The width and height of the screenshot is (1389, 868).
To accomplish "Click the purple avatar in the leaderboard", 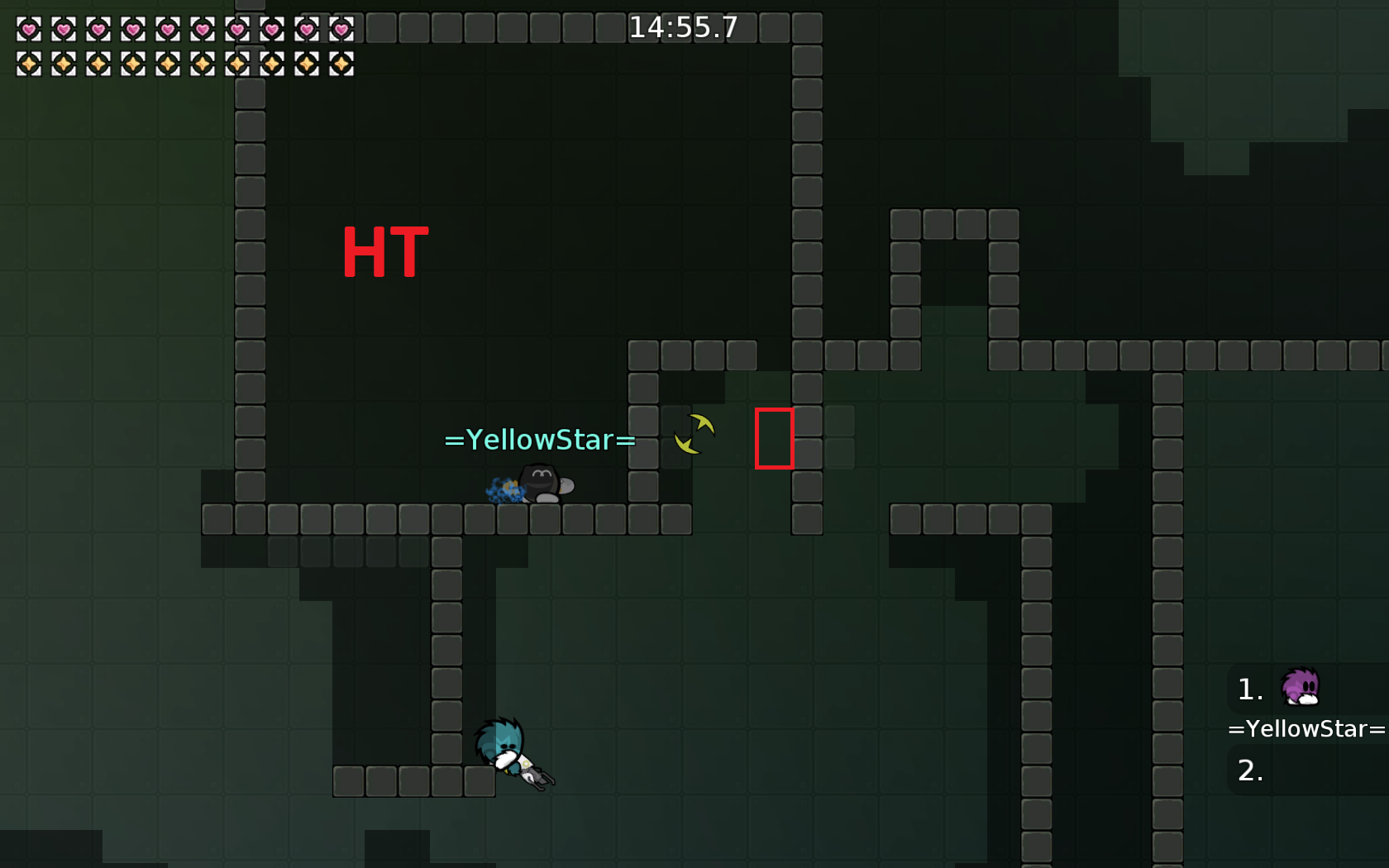I will [x=1301, y=687].
